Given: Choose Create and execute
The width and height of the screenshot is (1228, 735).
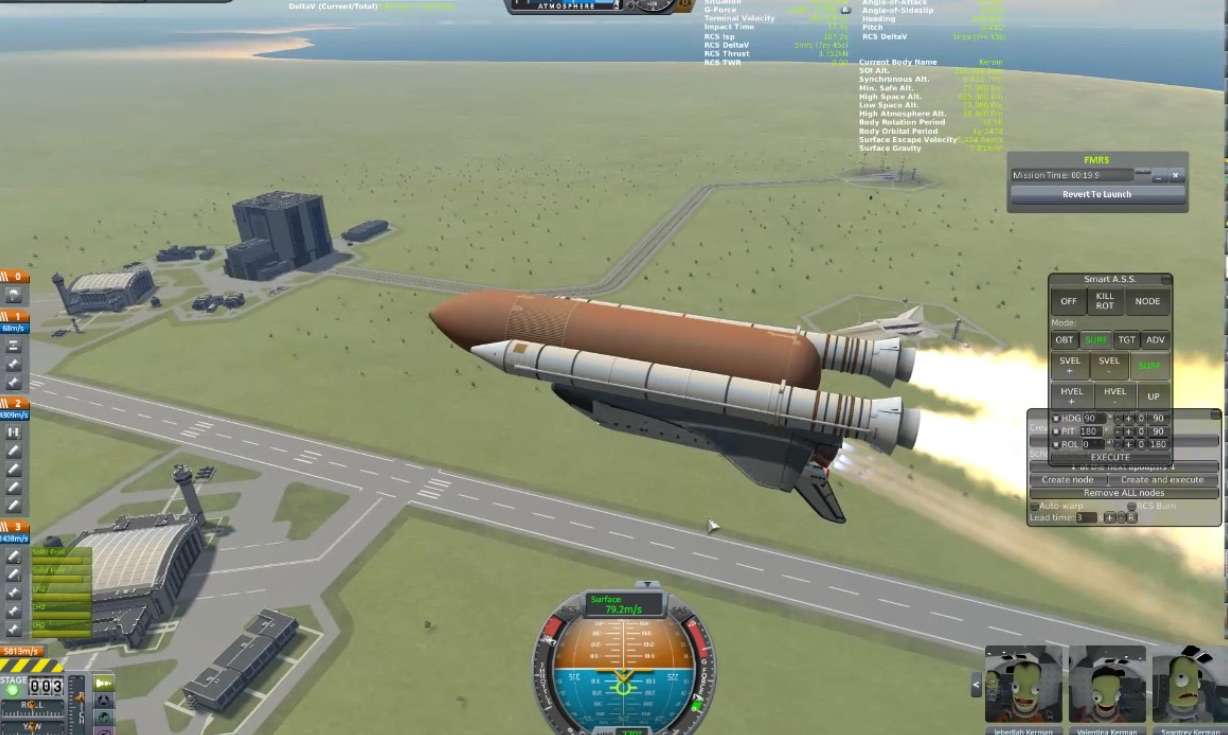Looking at the screenshot, I should pos(1162,480).
